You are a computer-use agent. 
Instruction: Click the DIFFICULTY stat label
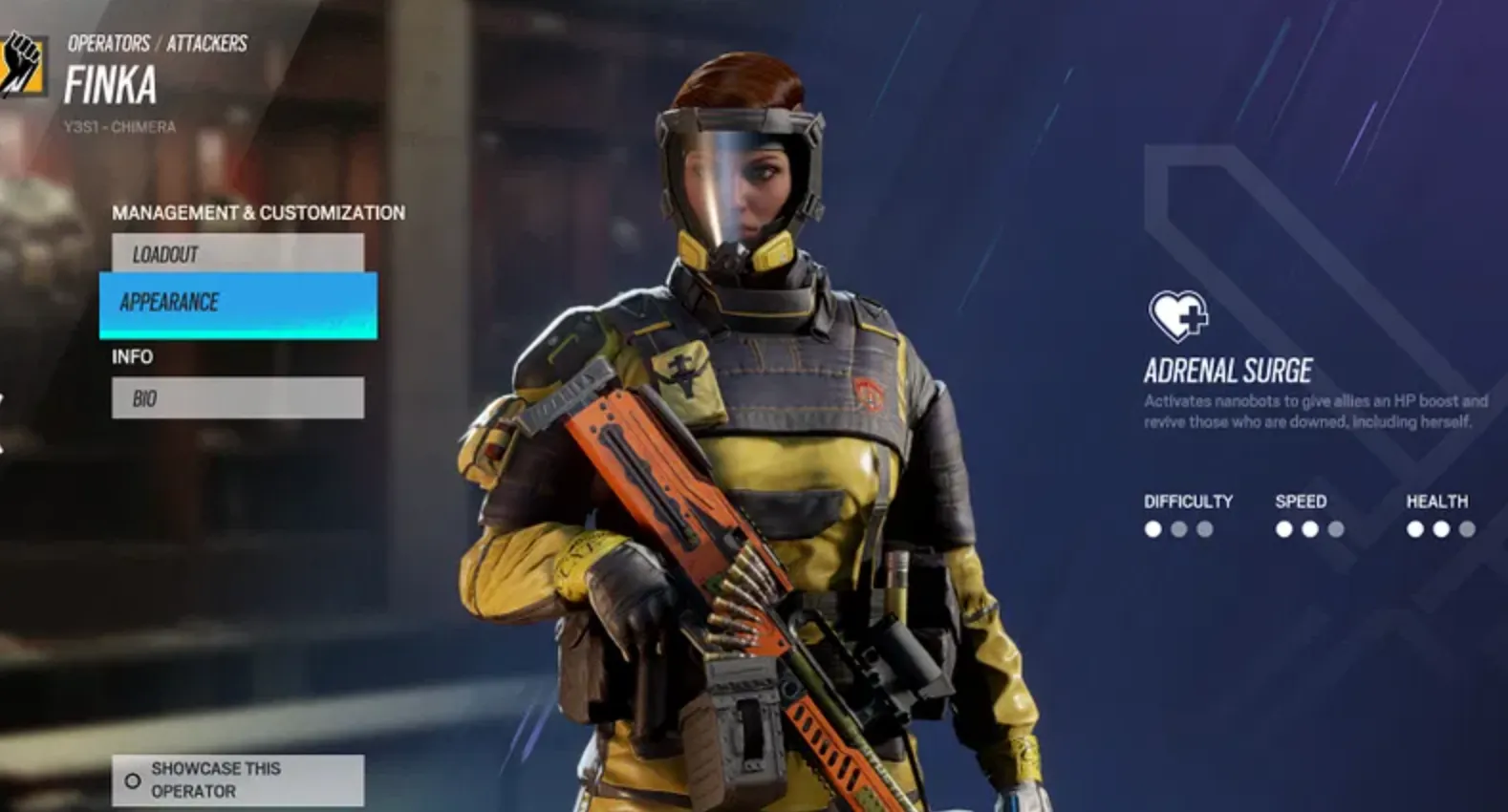pyautogui.click(x=1189, y=501)
